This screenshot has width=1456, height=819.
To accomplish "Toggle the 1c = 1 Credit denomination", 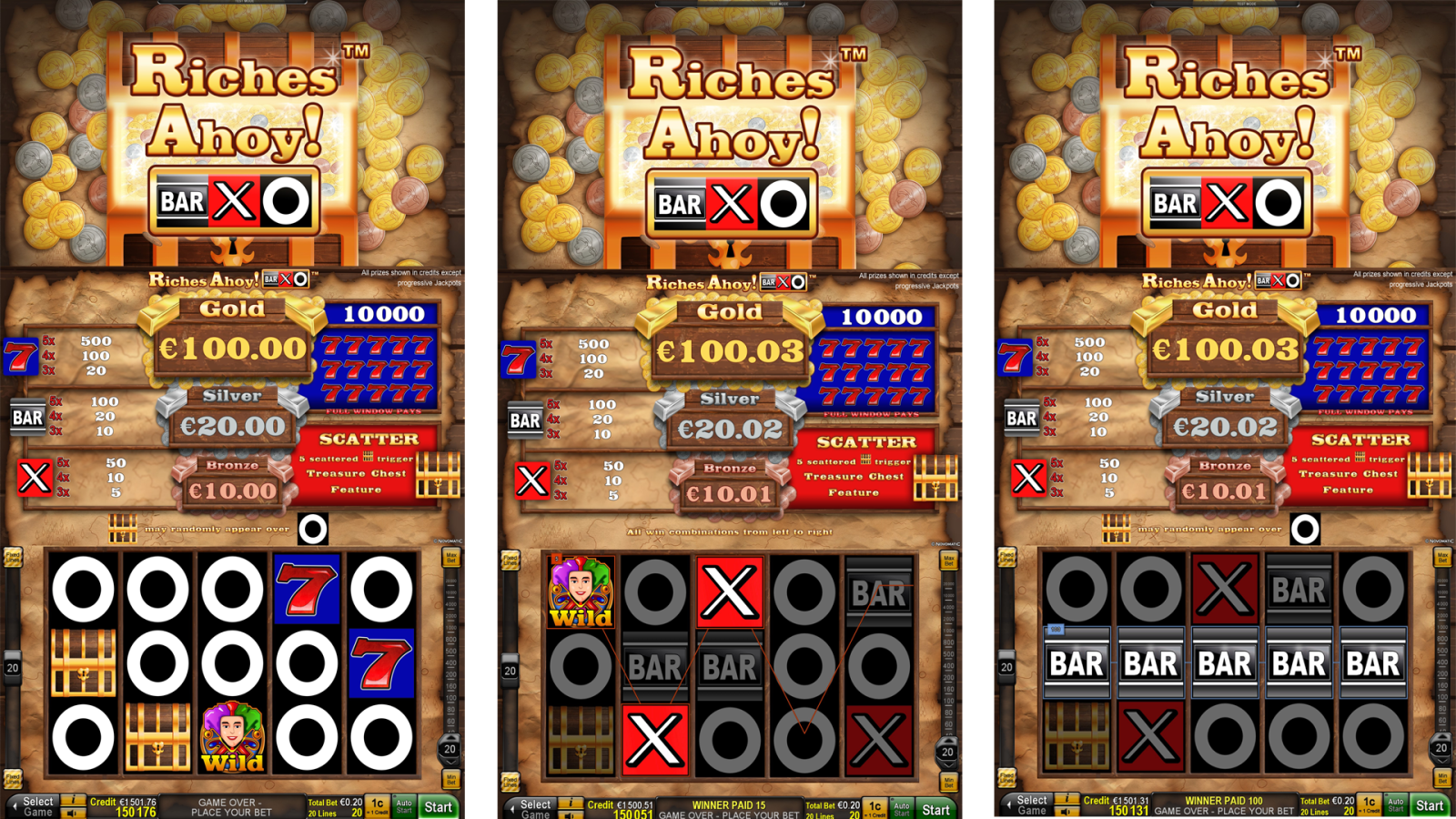I will [375, 806].
